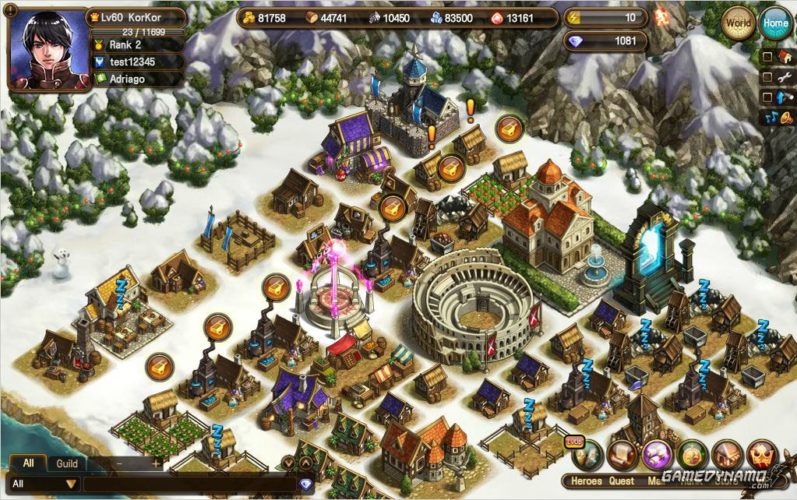Toggle the house icon checkbox
Viewport: 797px width, 500px height.
767,55
